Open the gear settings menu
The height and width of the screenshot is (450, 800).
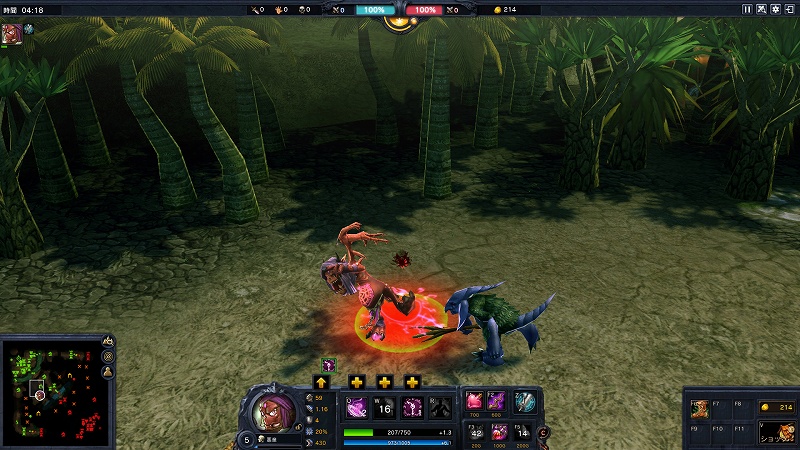click(x=776, y=9)
